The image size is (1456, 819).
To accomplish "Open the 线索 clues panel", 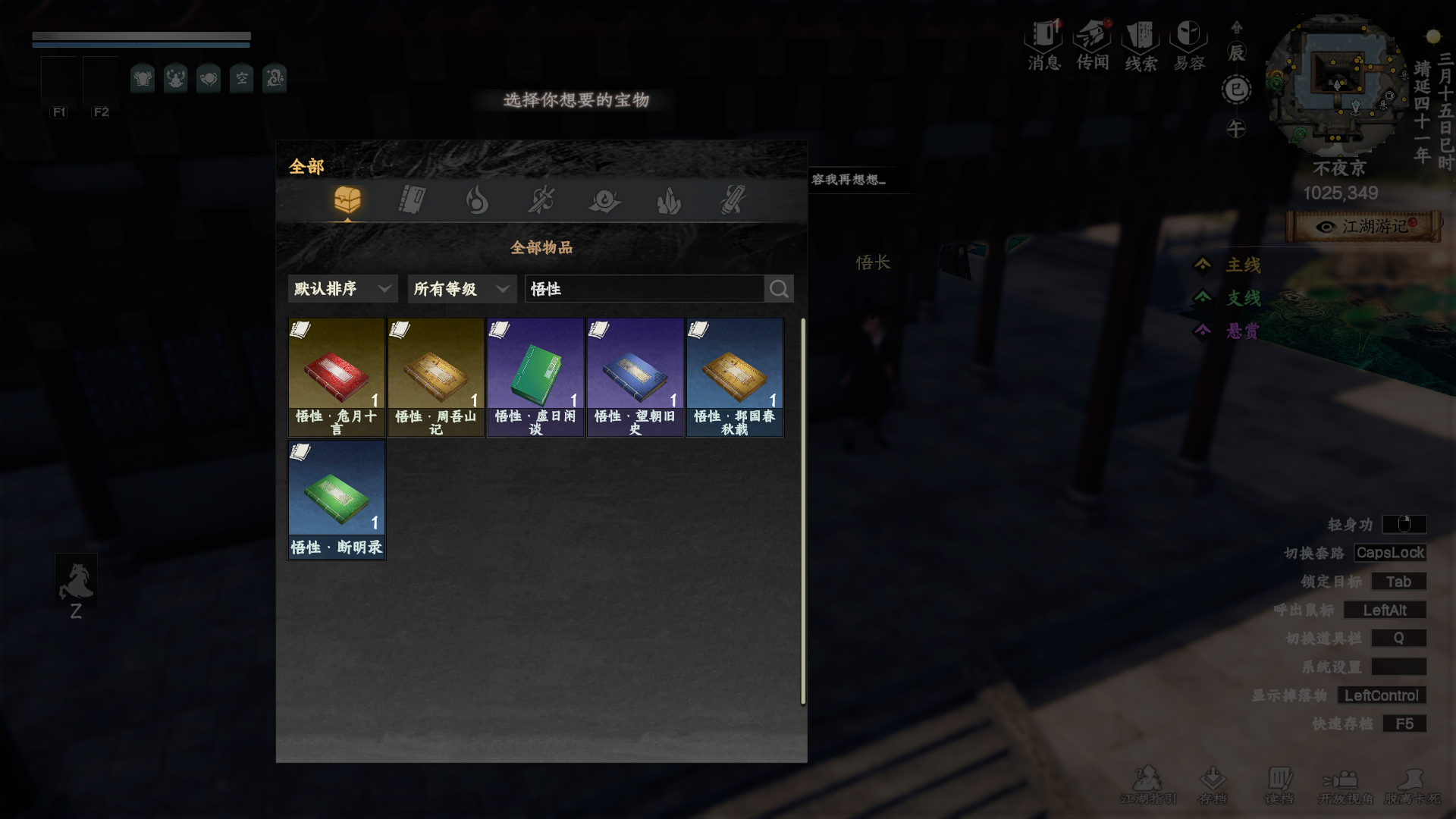I will [x=1141, y=45].
